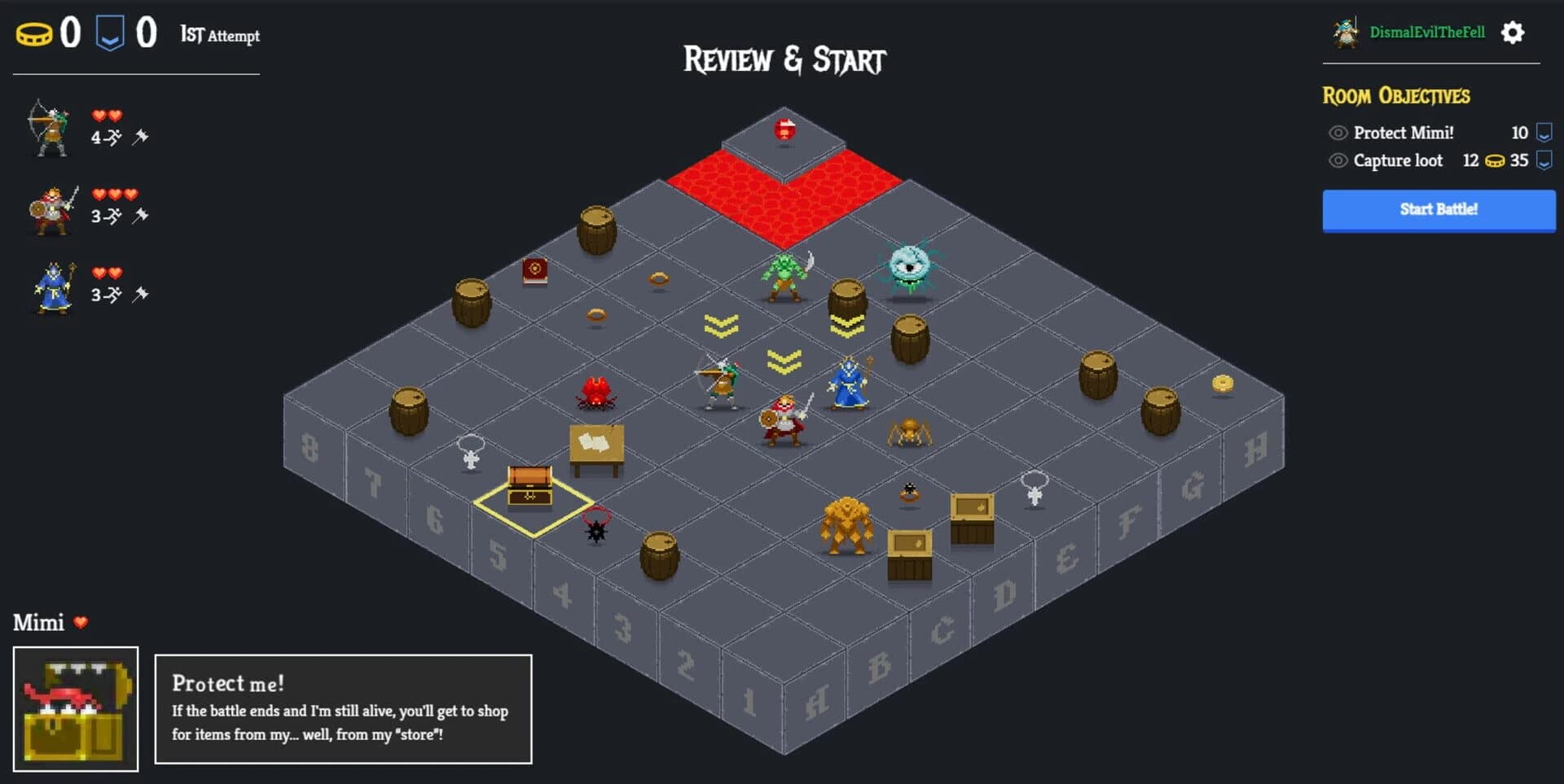Click the player avatar beside DismalEvilTheFell
The width and height of the screenshot is (1564, 784).
click(1344, 33)
